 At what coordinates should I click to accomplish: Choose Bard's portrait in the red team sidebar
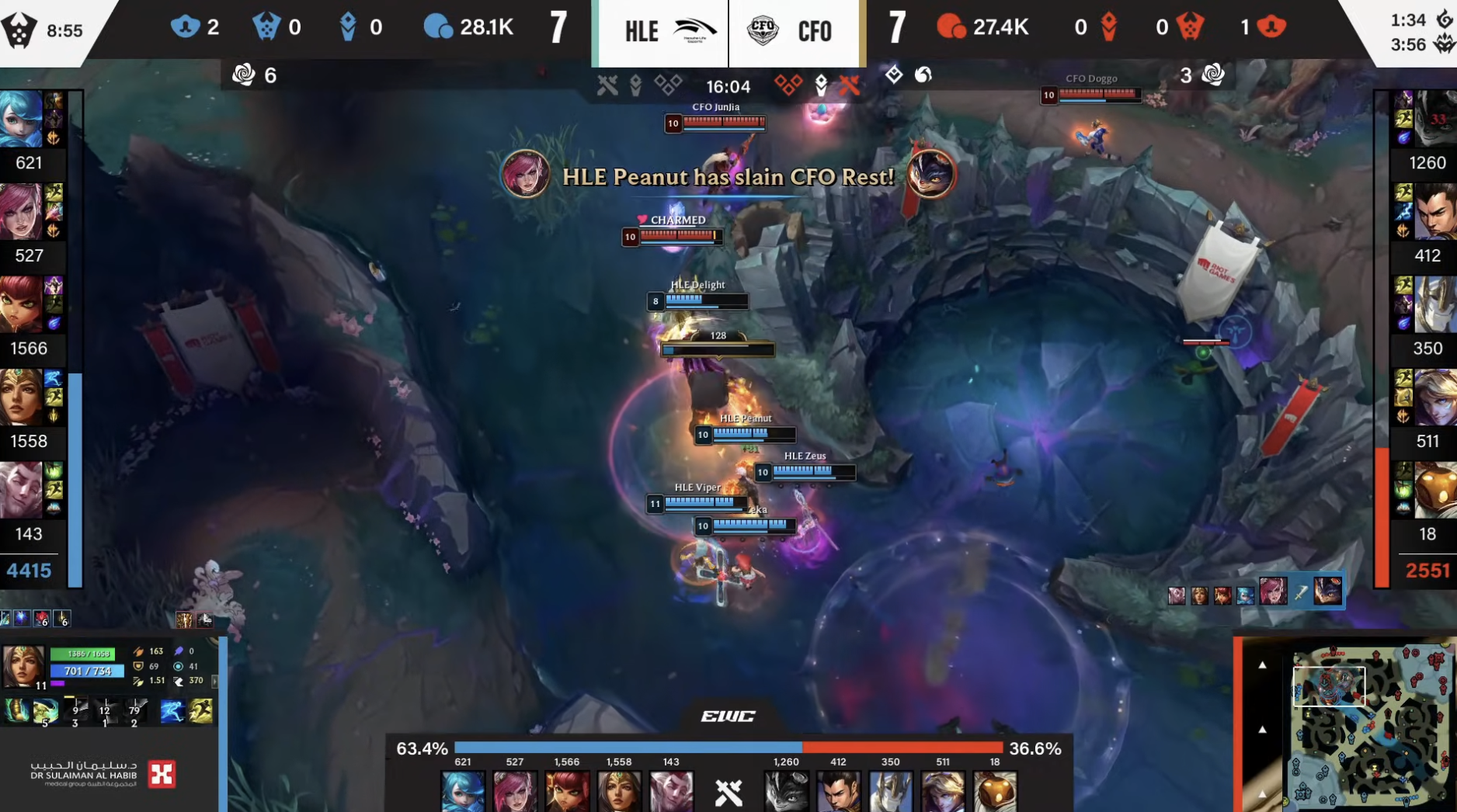1434,490
